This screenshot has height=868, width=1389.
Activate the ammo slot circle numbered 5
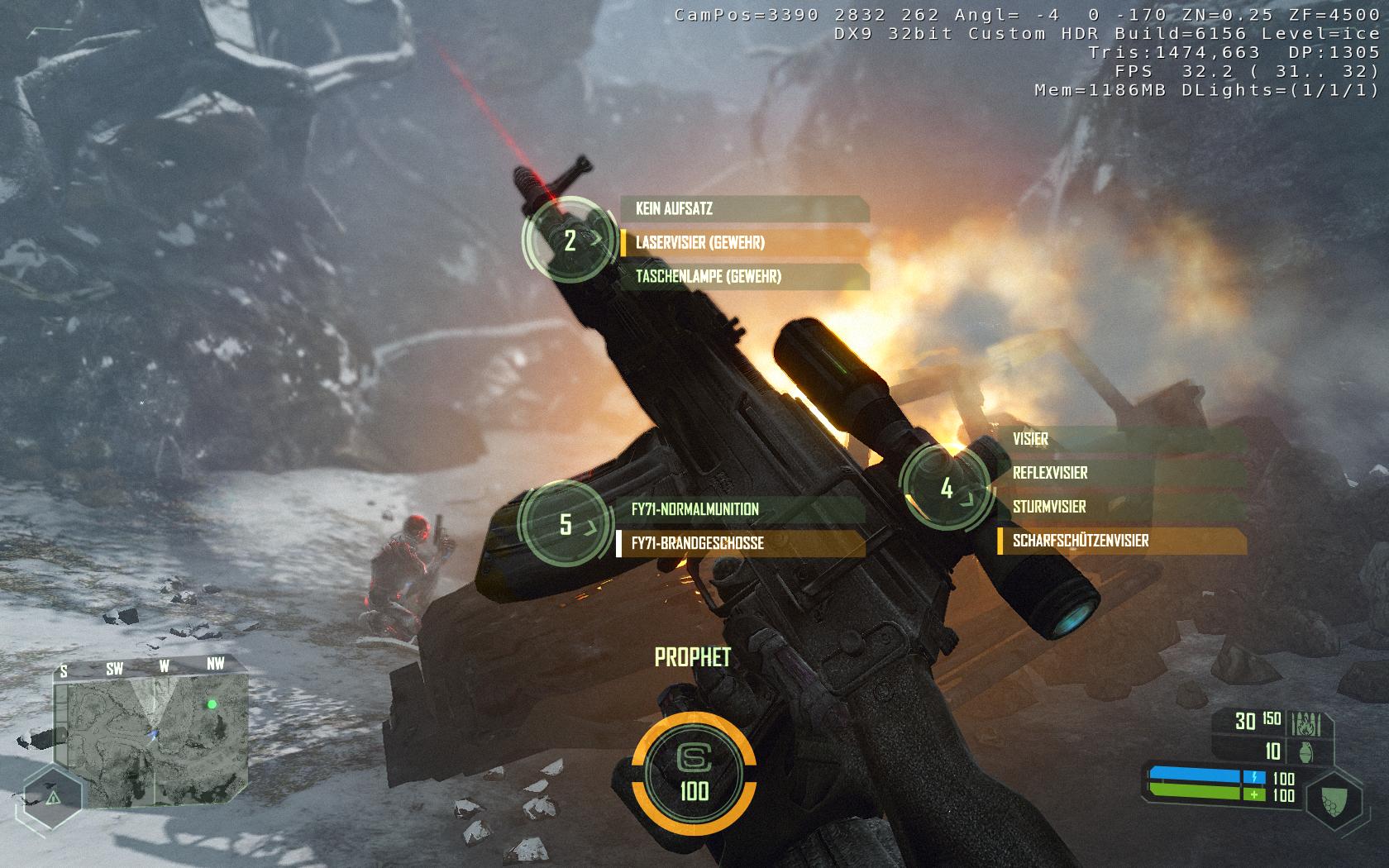click(566, 524)
